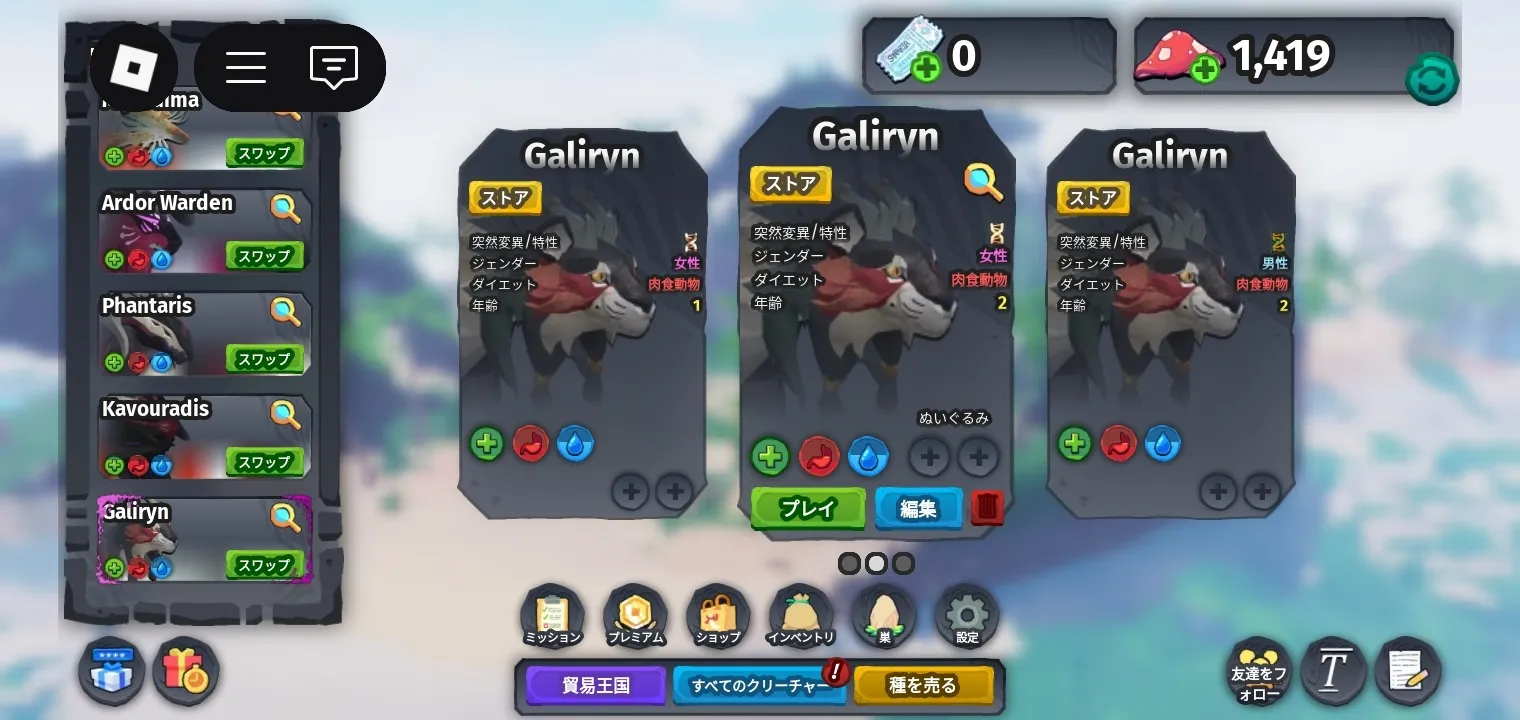The height and width of the screenshot is (720, 1520).
Task: Open the 友達をフォロー (Follow Friends) button
Action: pos(1259,671)
